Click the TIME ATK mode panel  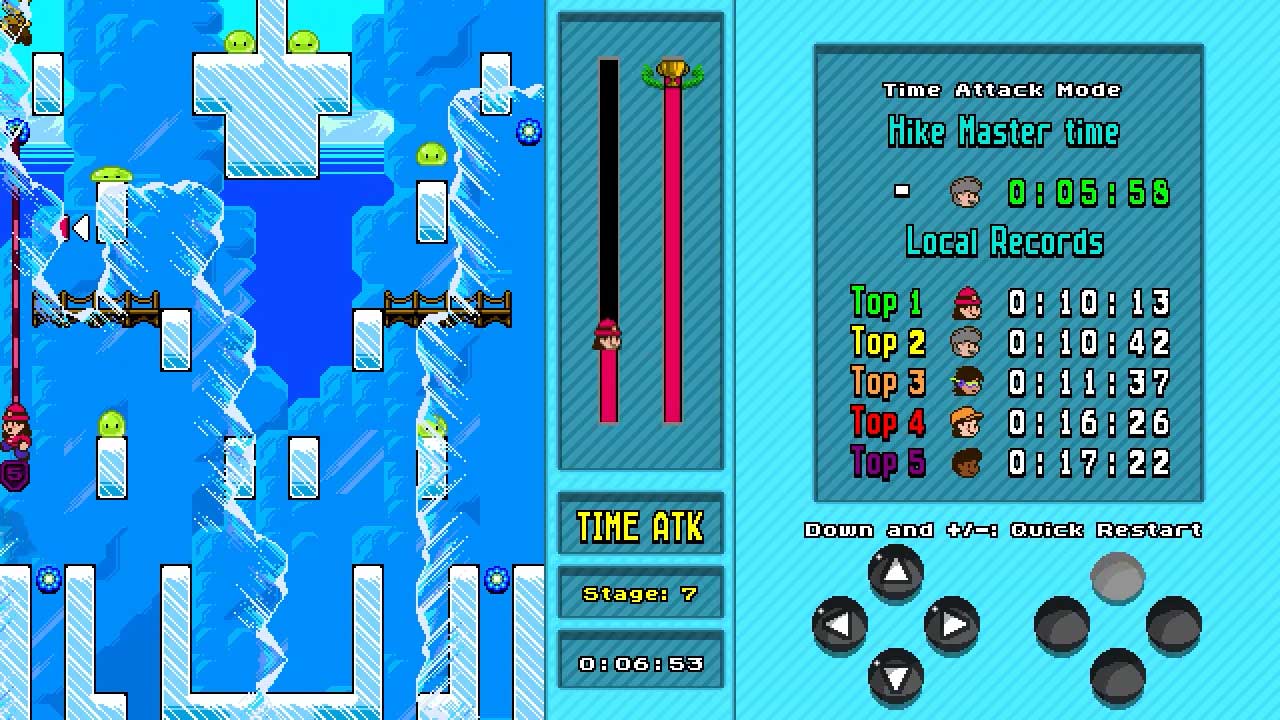(x=640, y=524)
